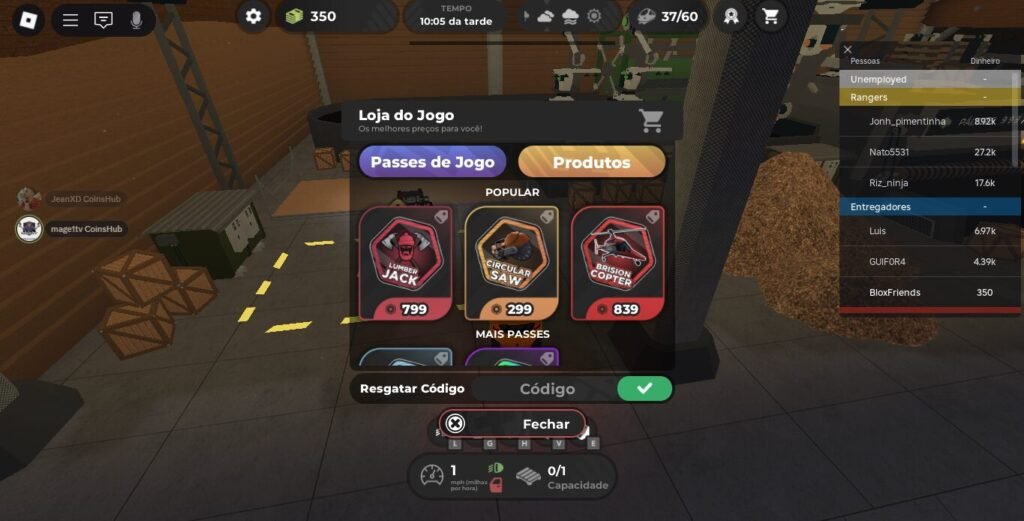Toggle the microphone voice chat

click(136, 20)
